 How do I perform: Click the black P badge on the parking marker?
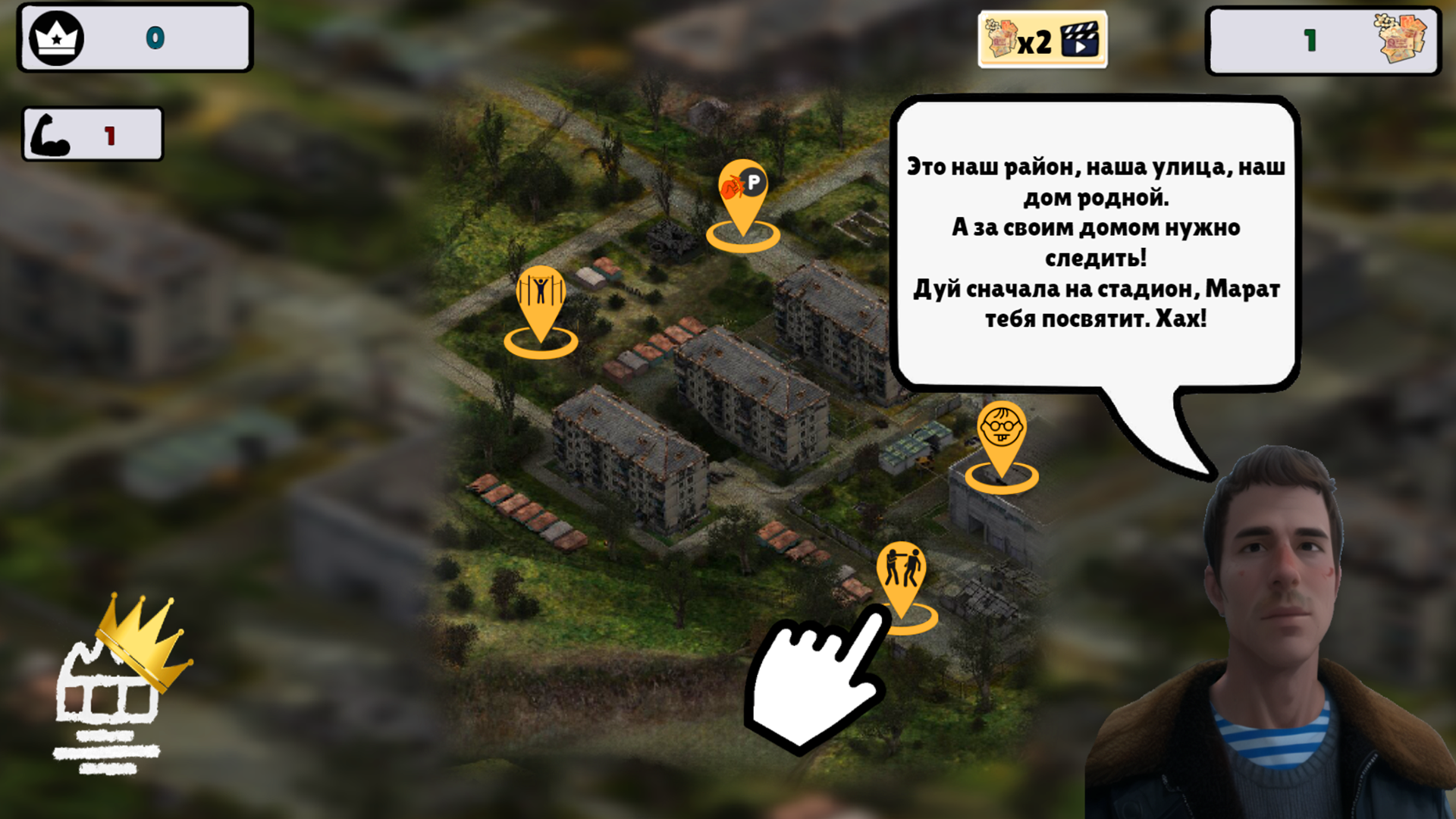tap(755, 182)
